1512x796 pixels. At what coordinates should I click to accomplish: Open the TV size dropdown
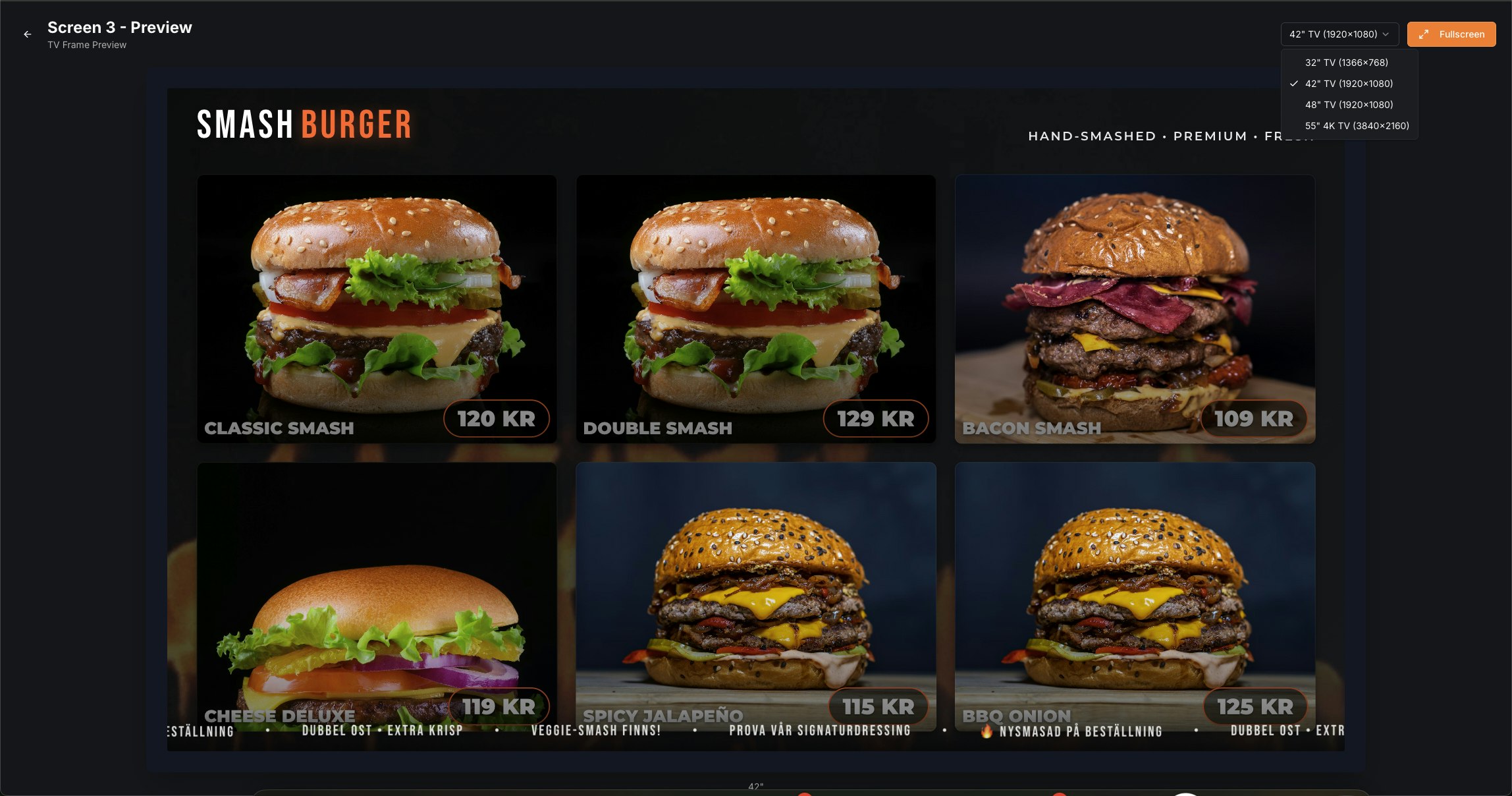pyautogui.click(x=1338, y=34)
